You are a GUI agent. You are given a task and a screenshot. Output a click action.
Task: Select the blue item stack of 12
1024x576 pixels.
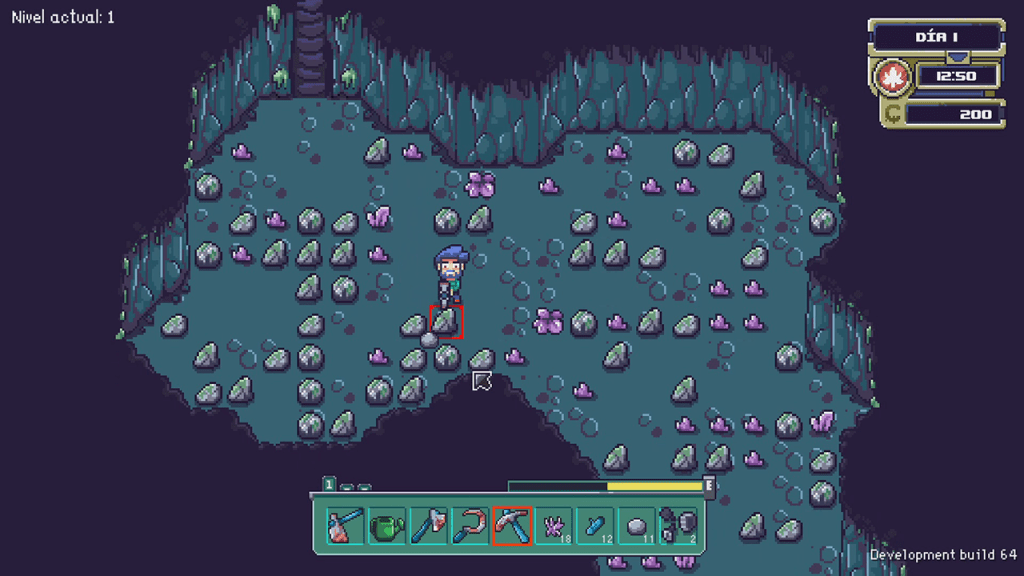(x=594, y=525)
